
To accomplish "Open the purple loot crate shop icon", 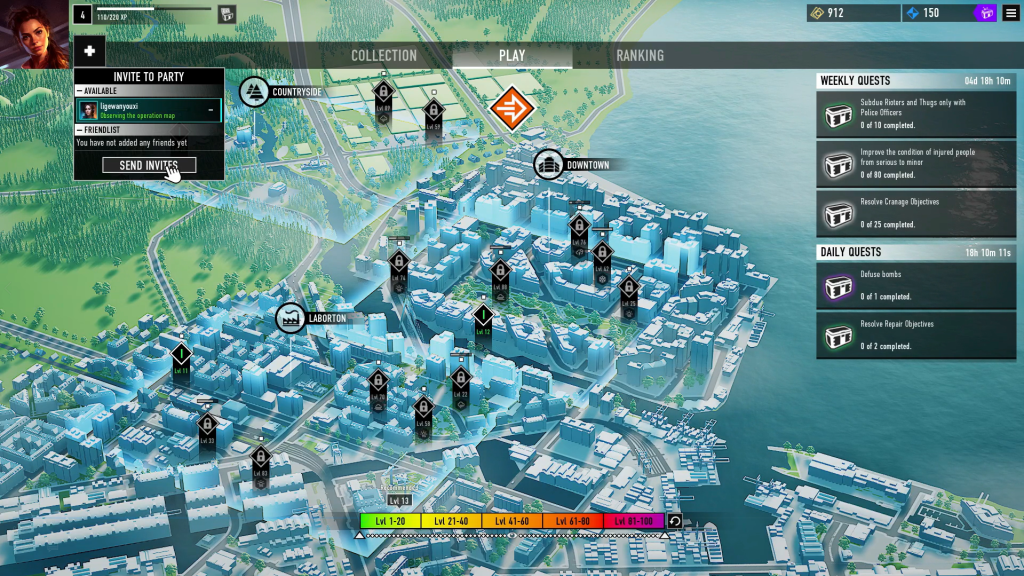I will 985,13.
